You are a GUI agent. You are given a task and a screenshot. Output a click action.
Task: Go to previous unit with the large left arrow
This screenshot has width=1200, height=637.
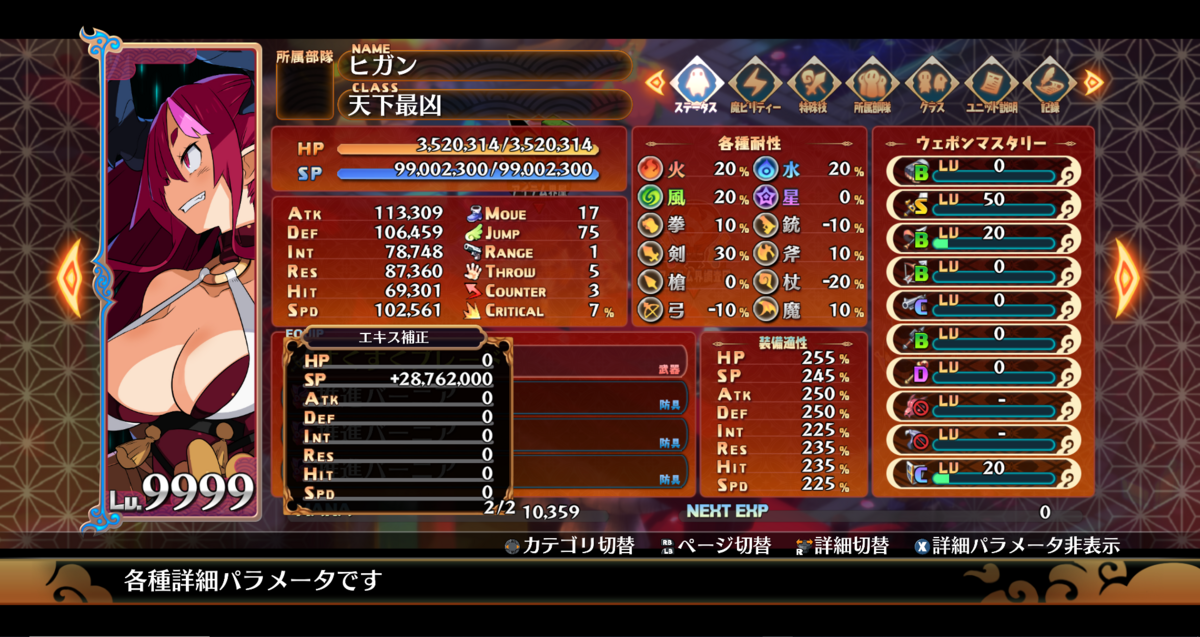69,277
